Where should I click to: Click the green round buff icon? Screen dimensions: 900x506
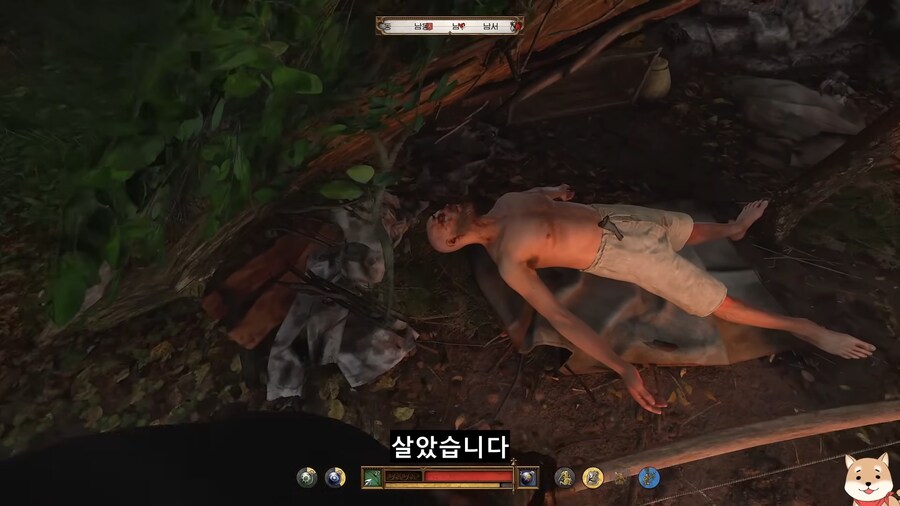tap(307, 477)
